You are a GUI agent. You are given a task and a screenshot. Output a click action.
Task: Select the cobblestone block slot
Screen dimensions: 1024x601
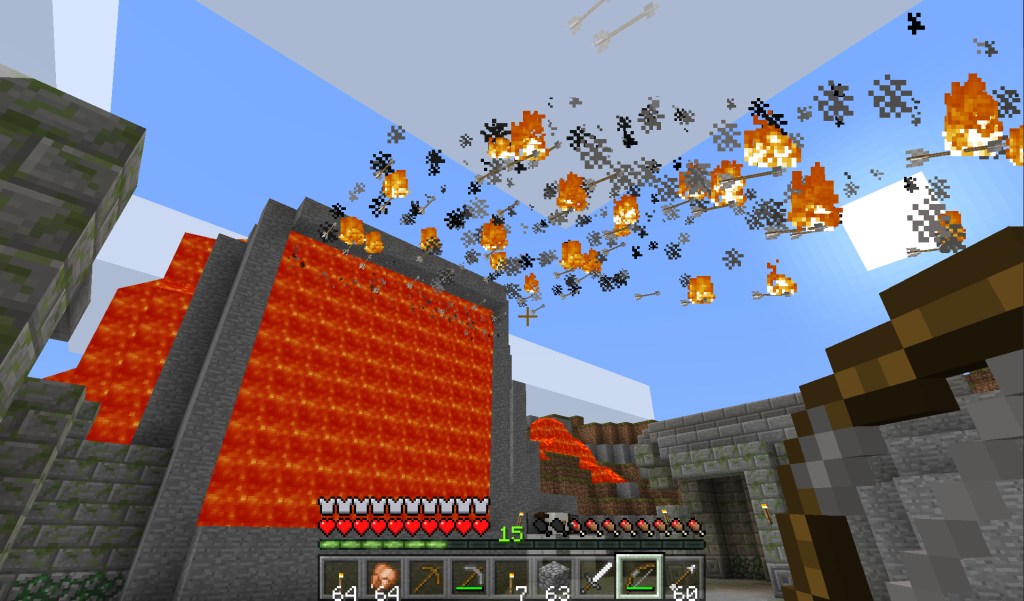[x=554, y=579]
